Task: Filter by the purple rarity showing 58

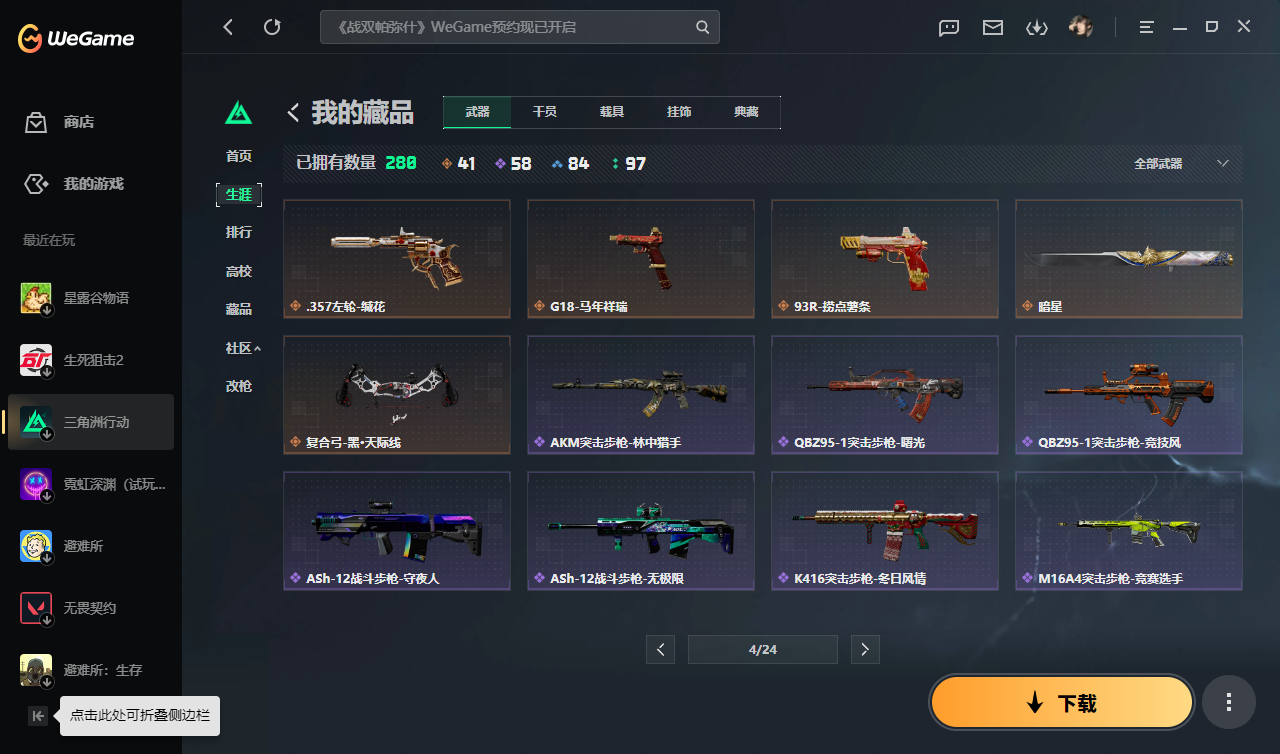Action: point(514,163)
